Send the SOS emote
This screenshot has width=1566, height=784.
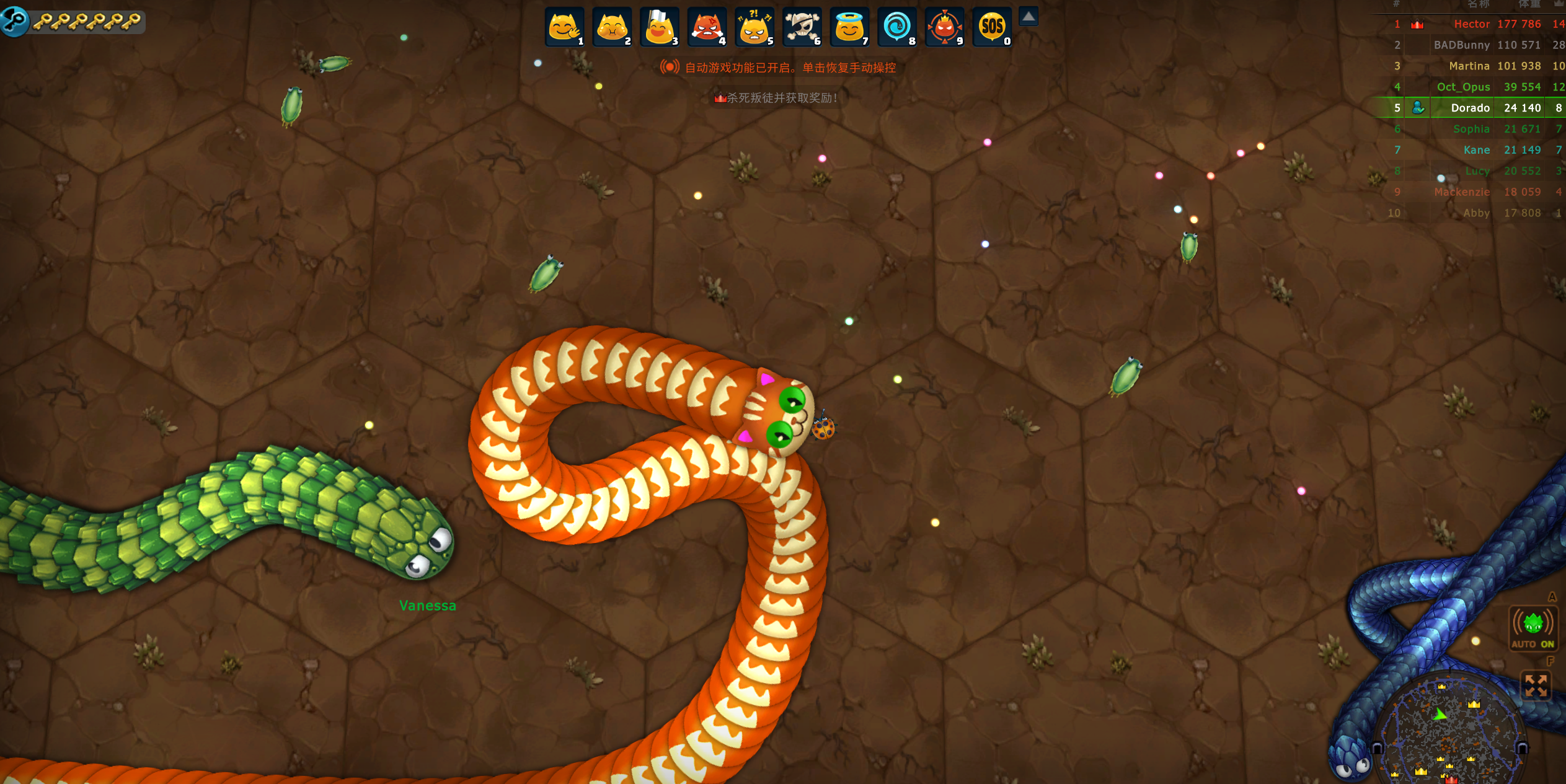tap(992, 27)
